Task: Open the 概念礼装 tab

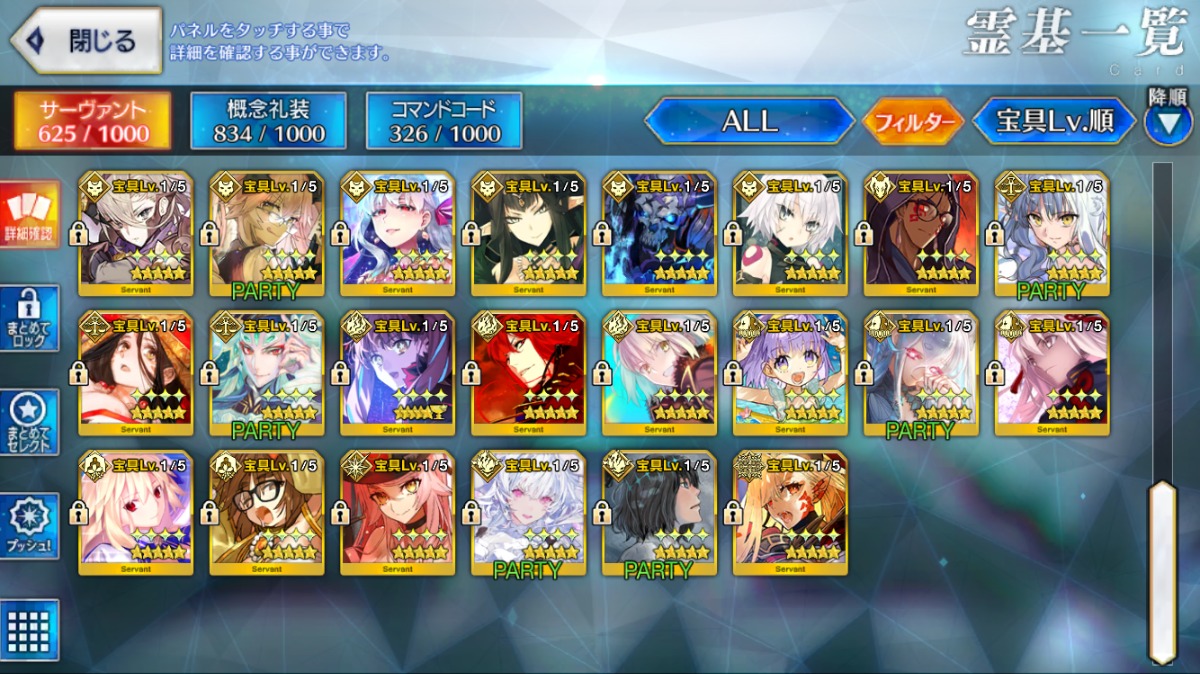Action: pos(268,121)
